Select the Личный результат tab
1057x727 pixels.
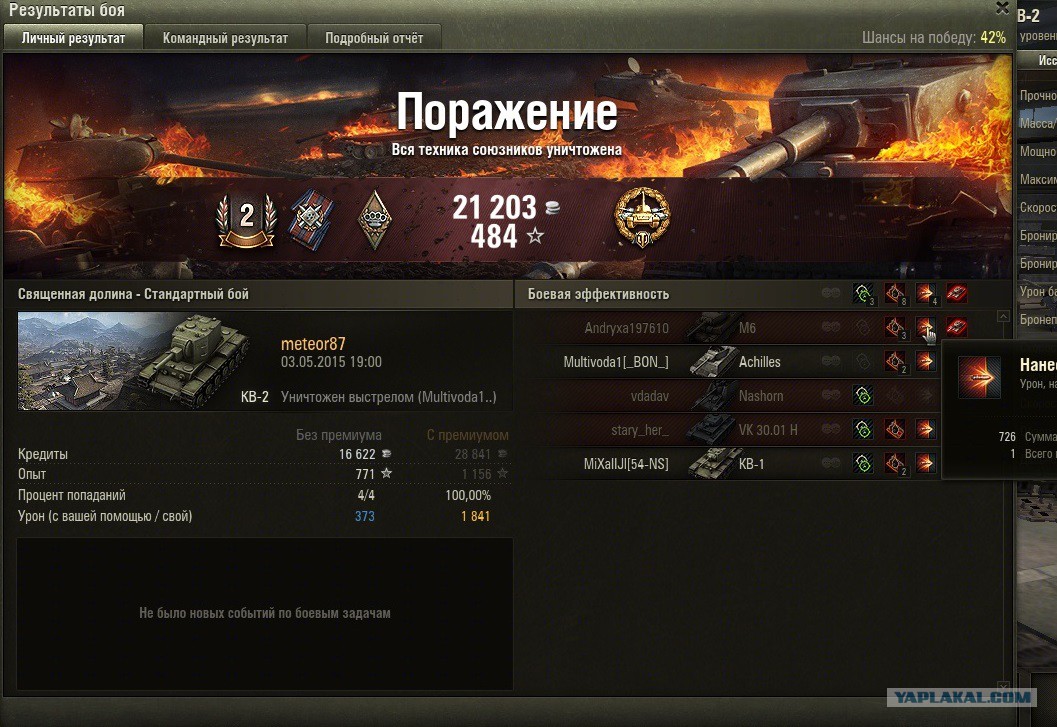pos(73,38)
